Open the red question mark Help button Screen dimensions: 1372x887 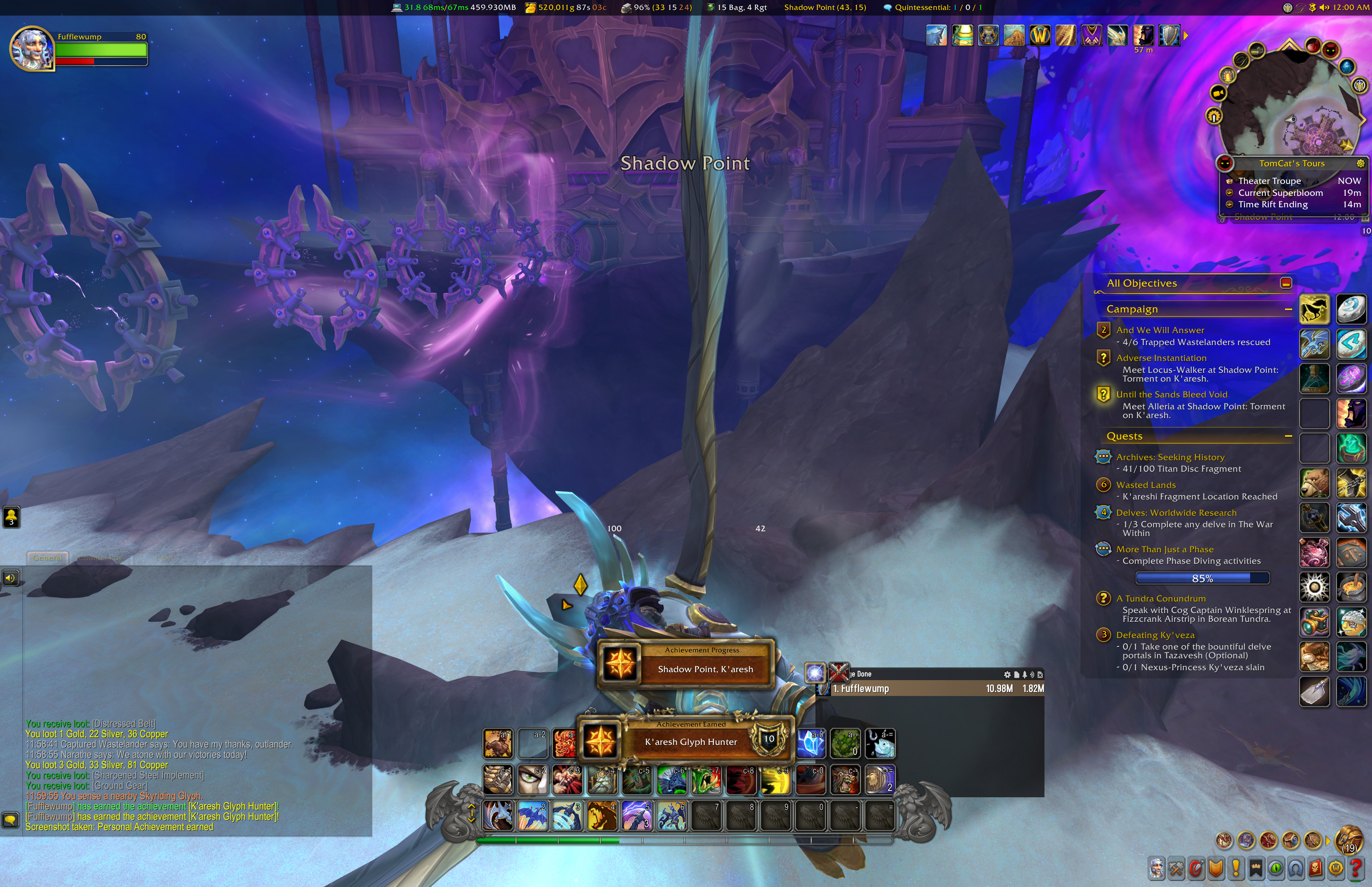click(1356, 868)
